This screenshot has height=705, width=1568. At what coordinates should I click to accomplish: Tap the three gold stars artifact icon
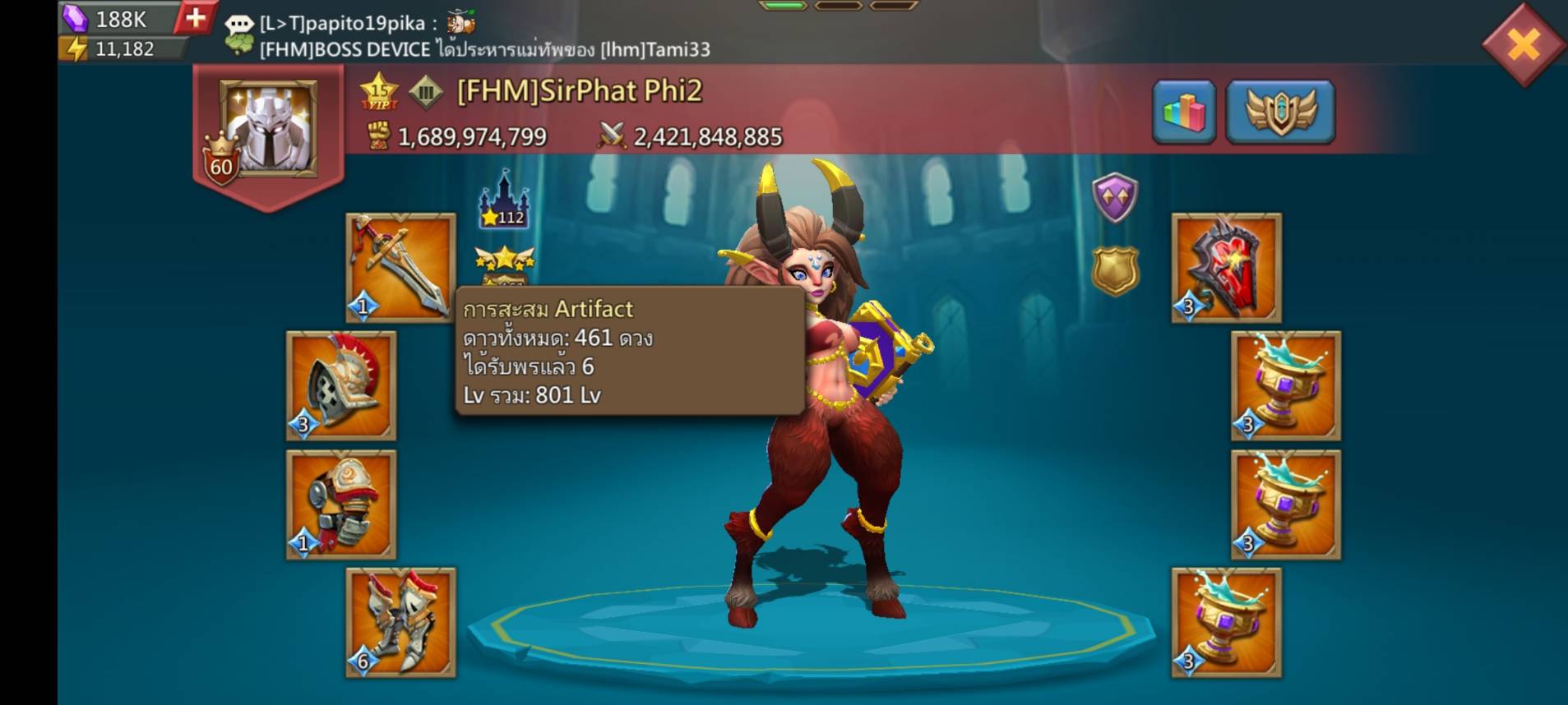point(504,261)
